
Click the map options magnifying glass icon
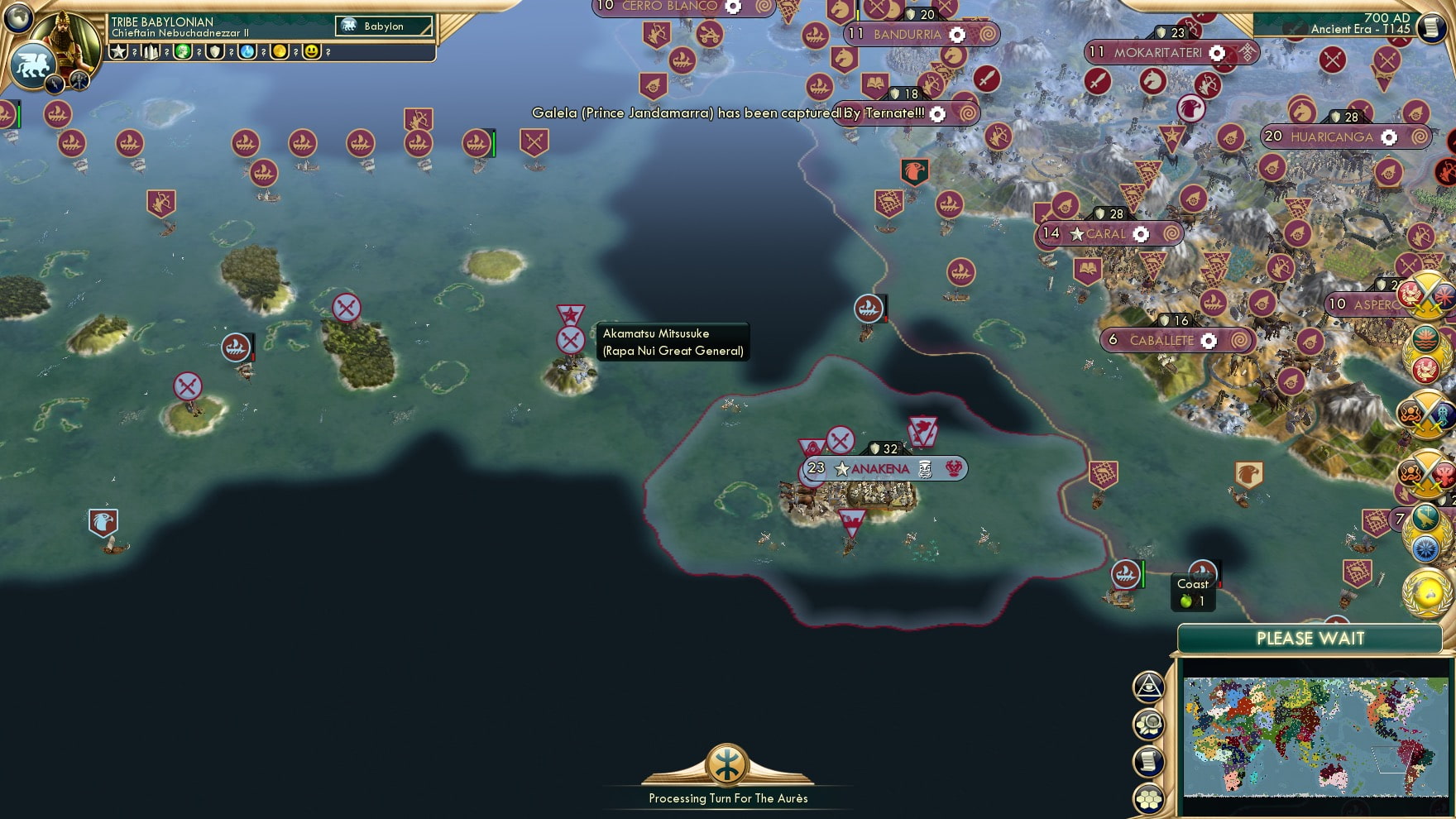click(1148, 721)
